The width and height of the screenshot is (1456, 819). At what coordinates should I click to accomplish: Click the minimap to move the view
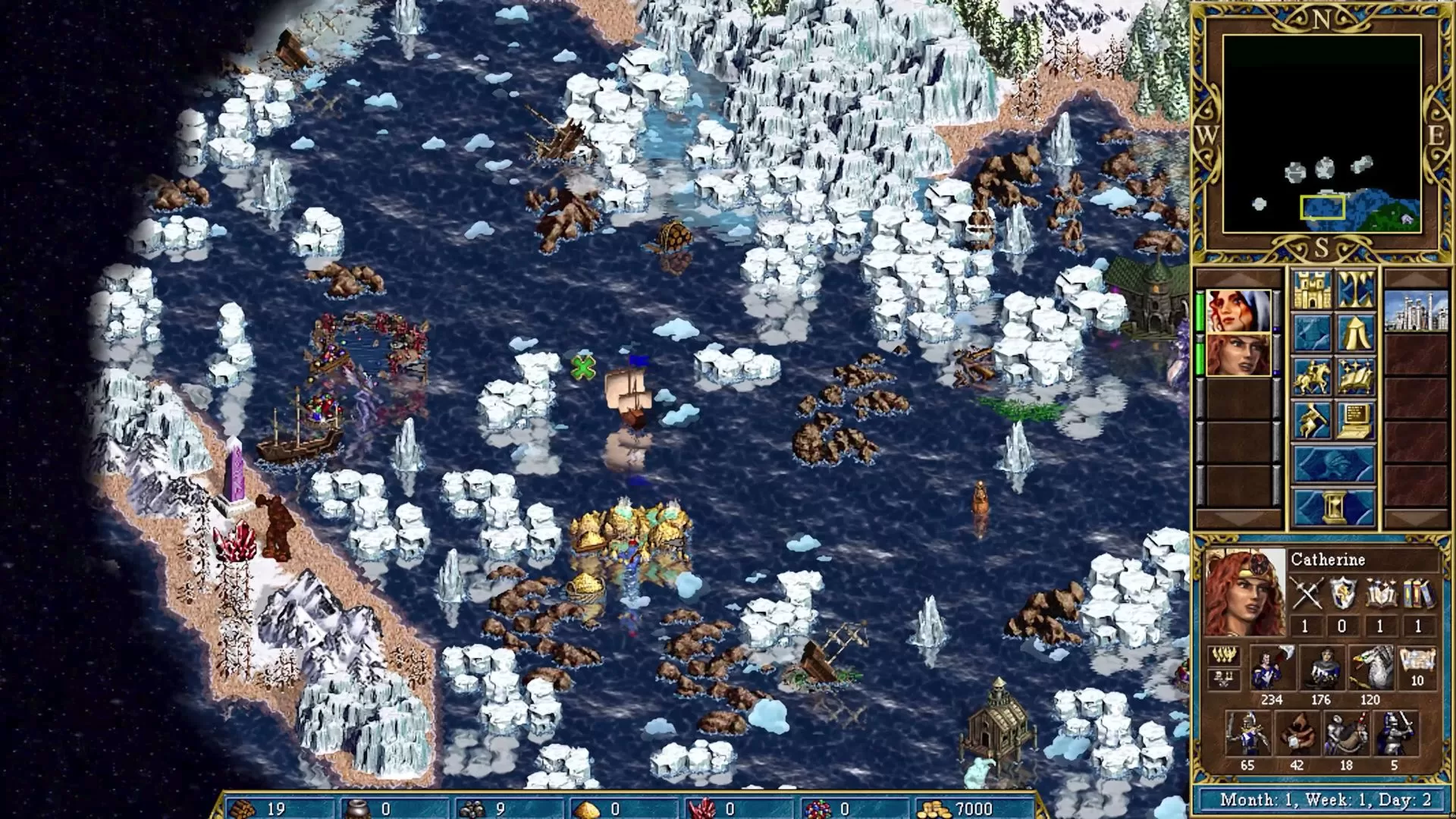coord(1322,133)
